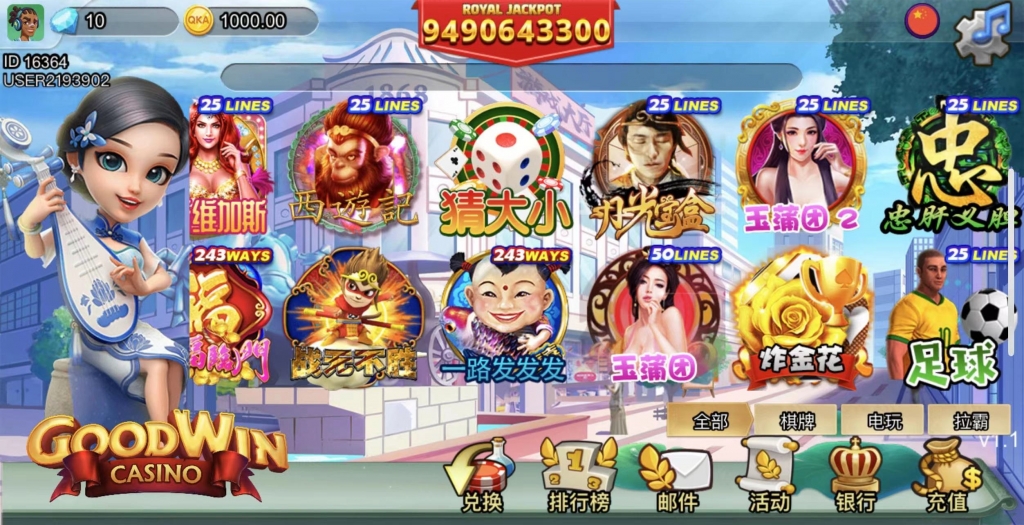Launch the 玉蒲团 2 slot game

coord(800,167)
